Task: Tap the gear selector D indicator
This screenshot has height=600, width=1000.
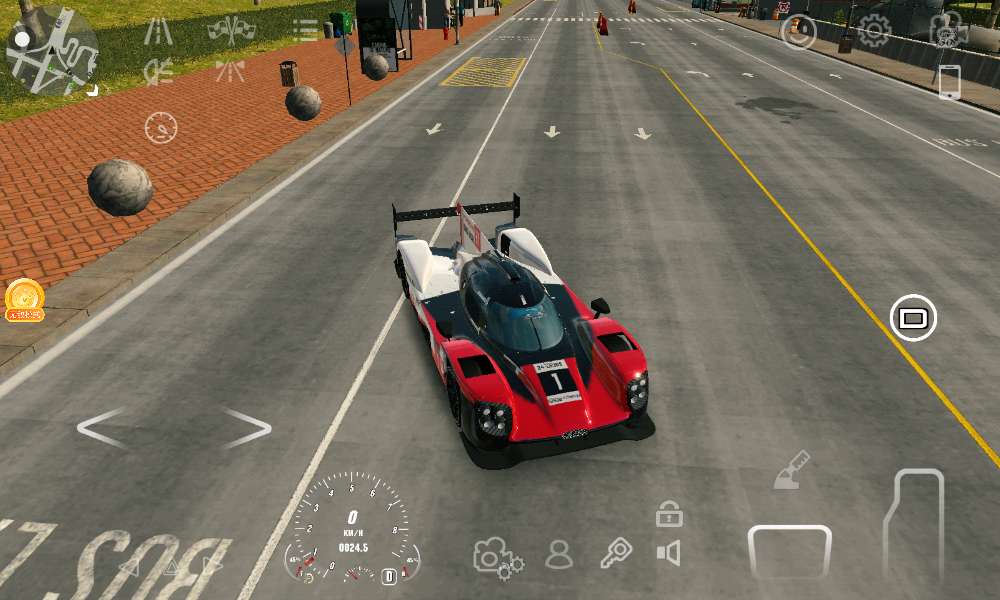Action: click(x=389, y=576)
